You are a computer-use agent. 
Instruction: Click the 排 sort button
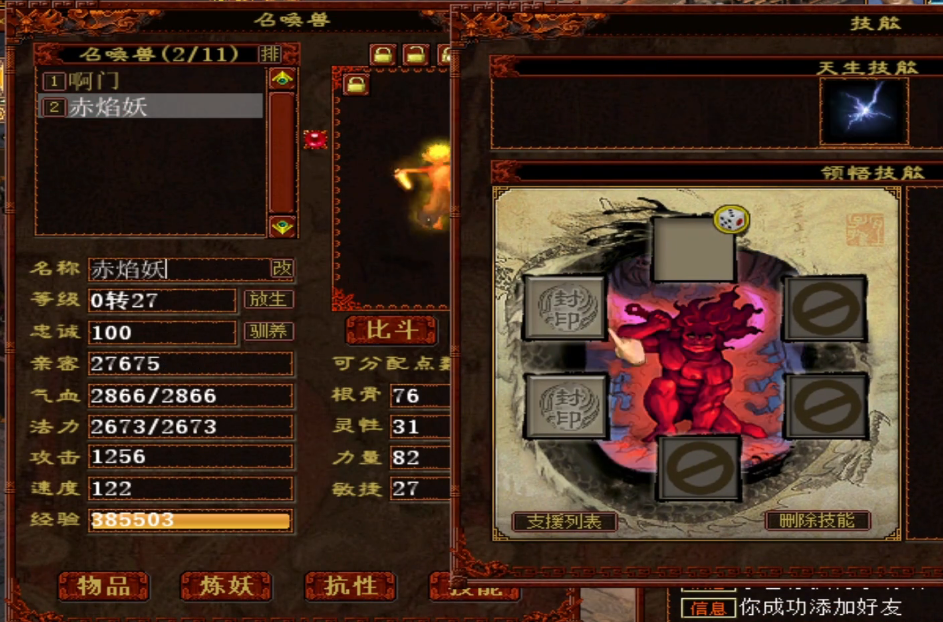[270, 54]
